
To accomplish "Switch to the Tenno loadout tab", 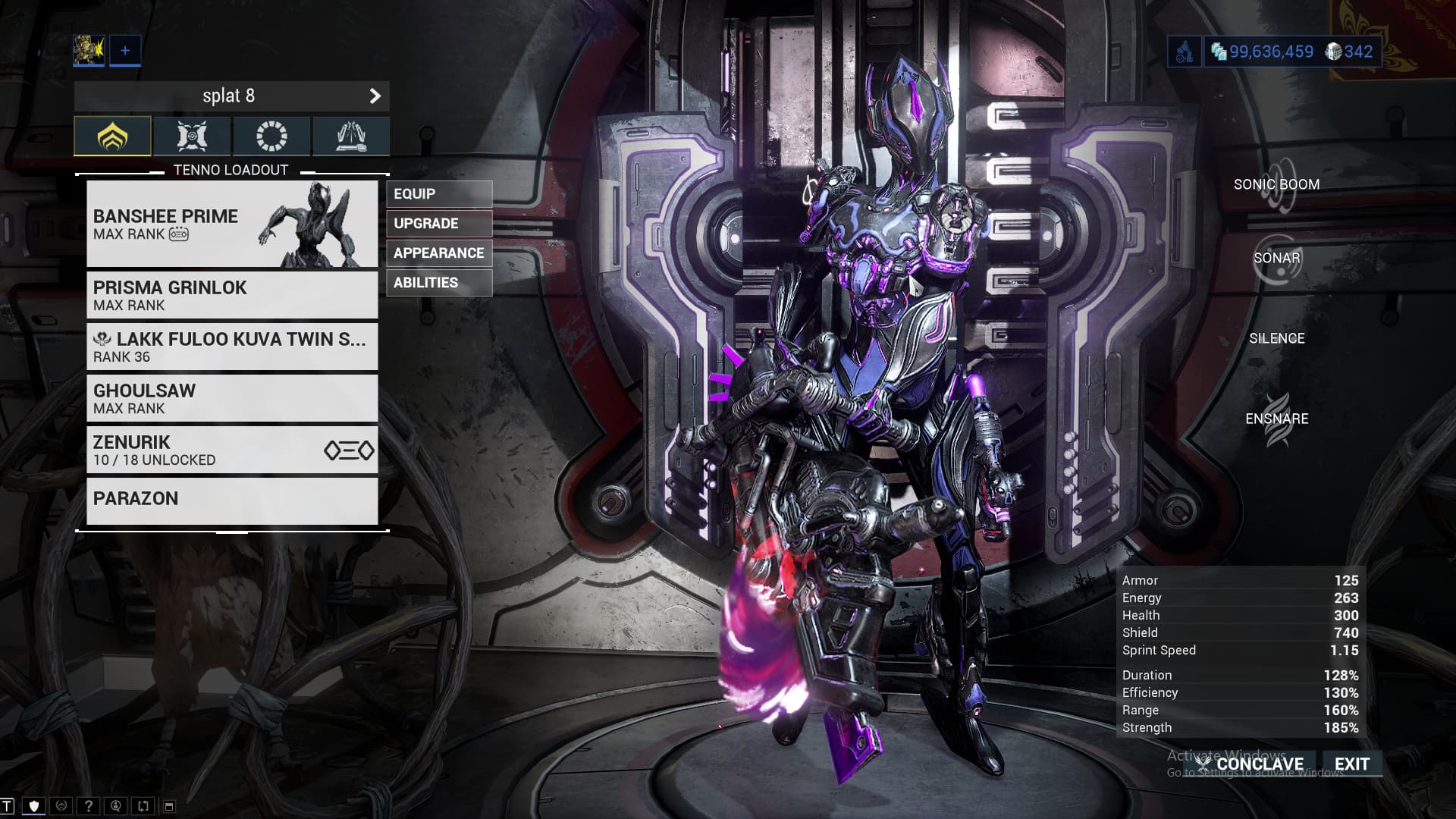I will click(113, 136).
